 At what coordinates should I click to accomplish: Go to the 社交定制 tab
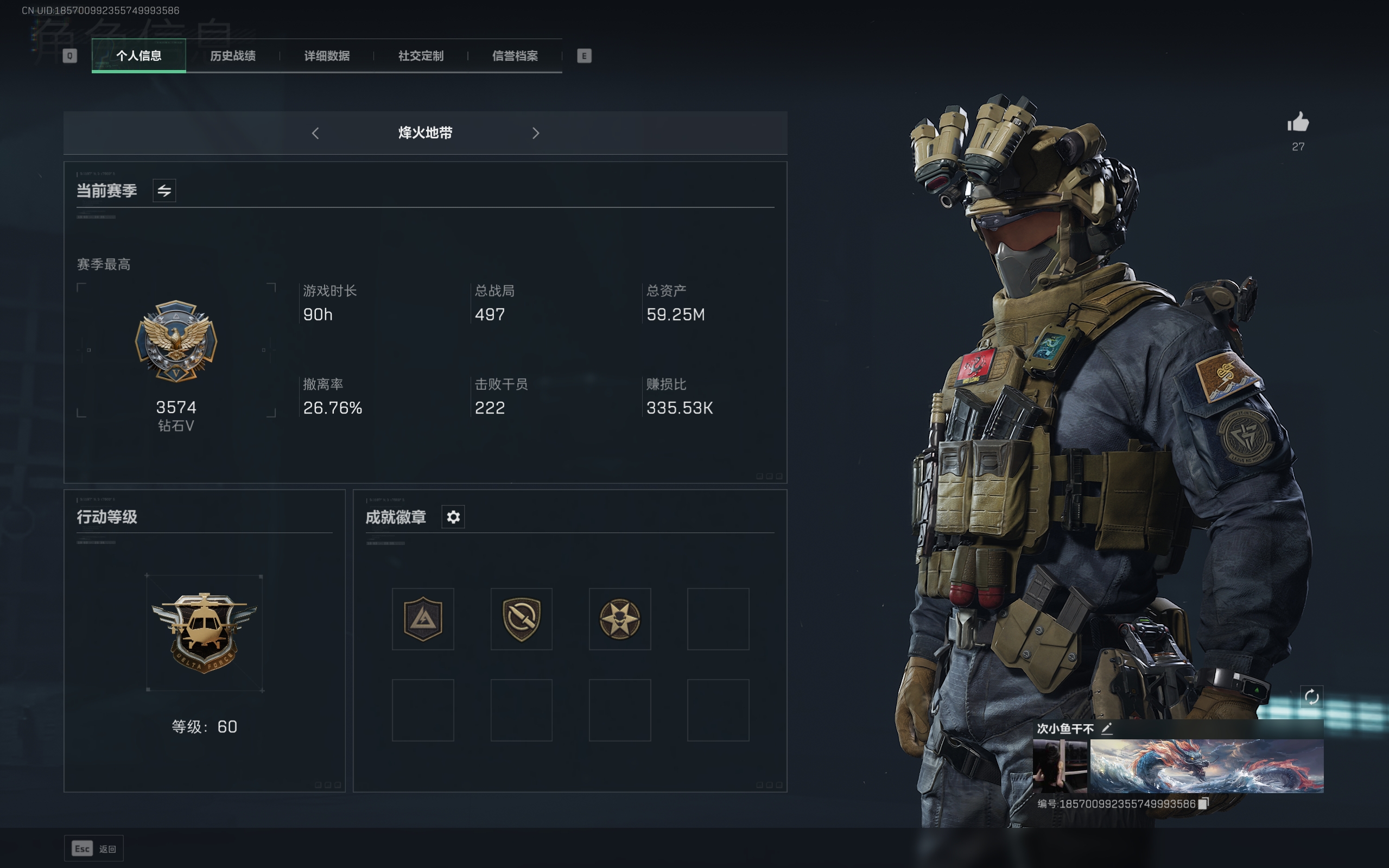tap(421, 56)
